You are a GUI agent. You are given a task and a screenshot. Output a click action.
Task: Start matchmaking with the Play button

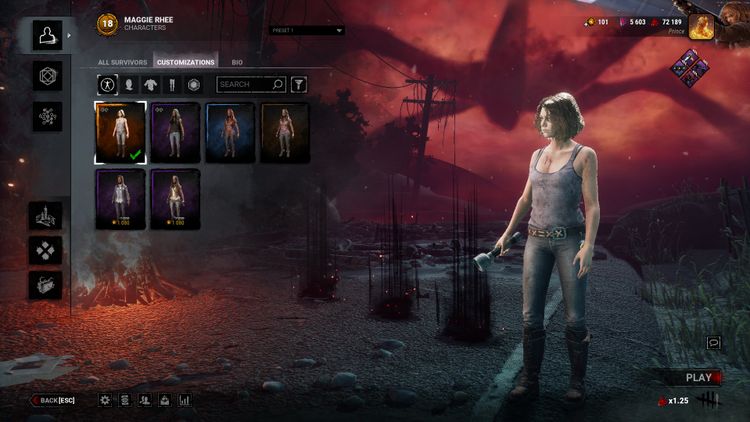(x=699, y=377)
